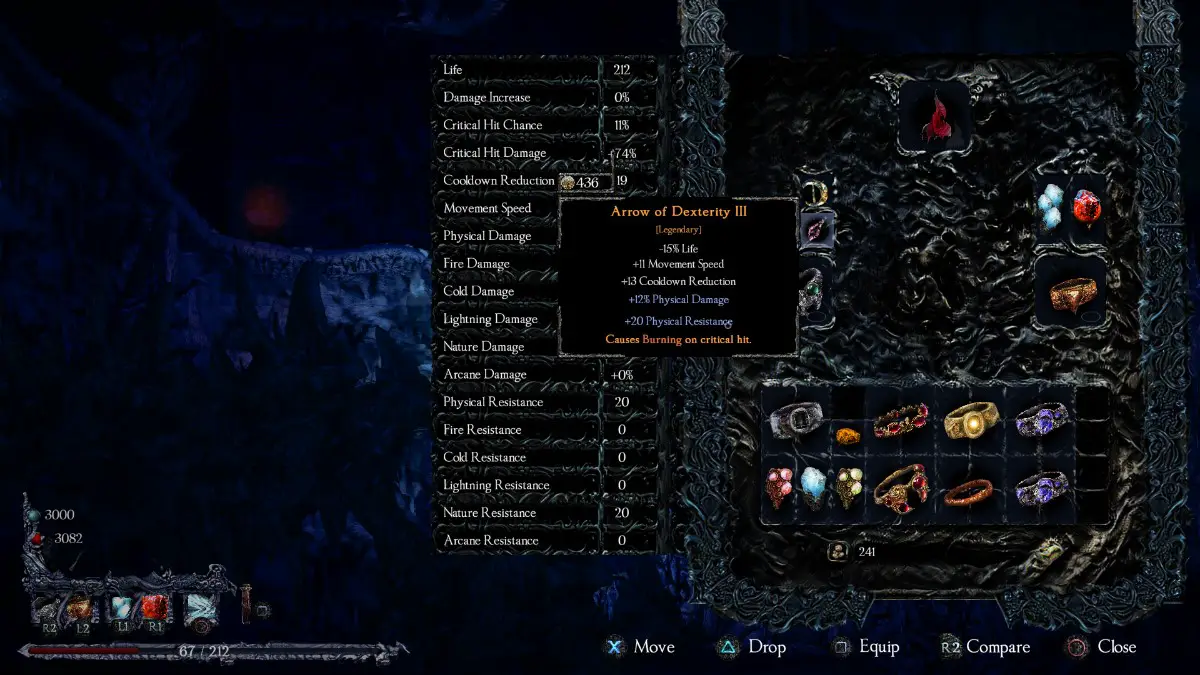Choose the equipped fiery red gemstone
The width and height of the screenshot is (1200, 675).
coord(1087,210)
